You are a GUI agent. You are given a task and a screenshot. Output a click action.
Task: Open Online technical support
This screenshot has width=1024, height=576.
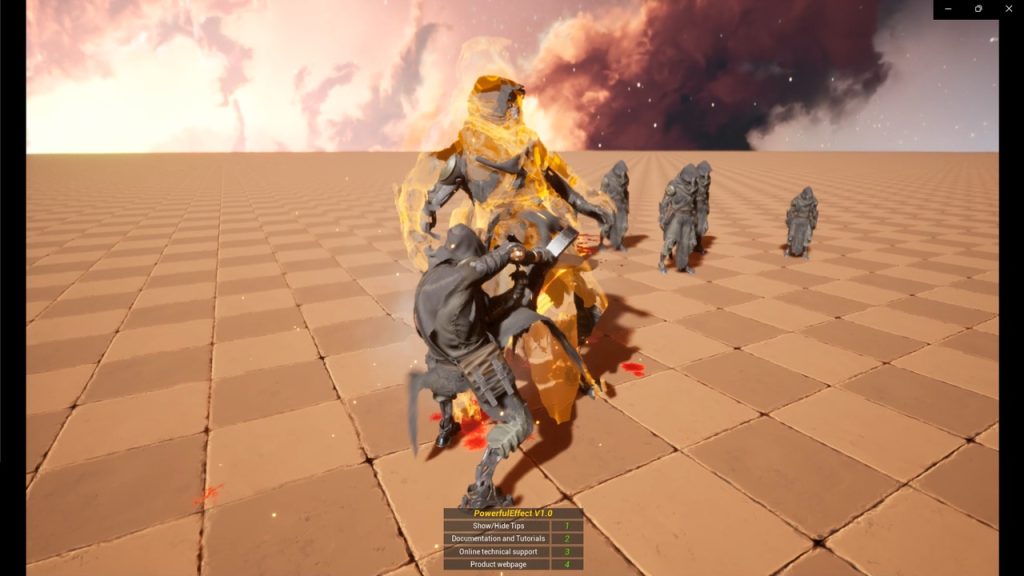coord(497,551)
